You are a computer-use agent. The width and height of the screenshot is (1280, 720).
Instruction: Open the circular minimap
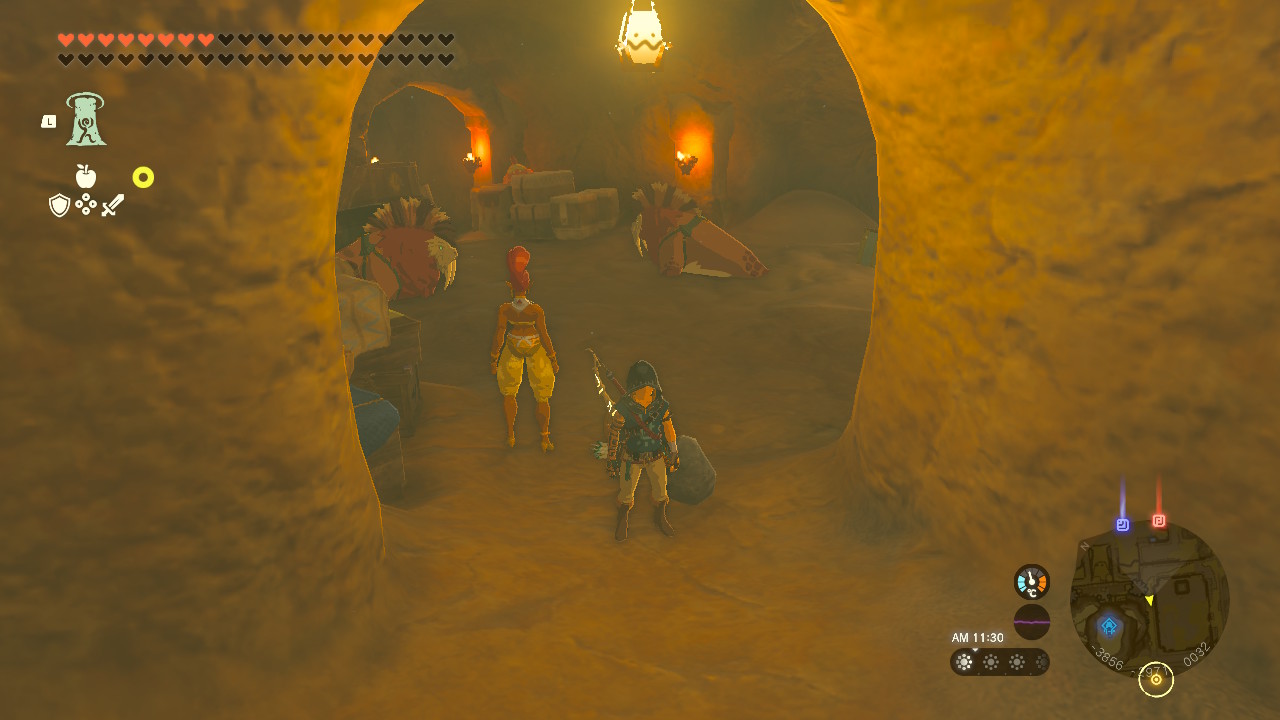(x=1149, y=600)
